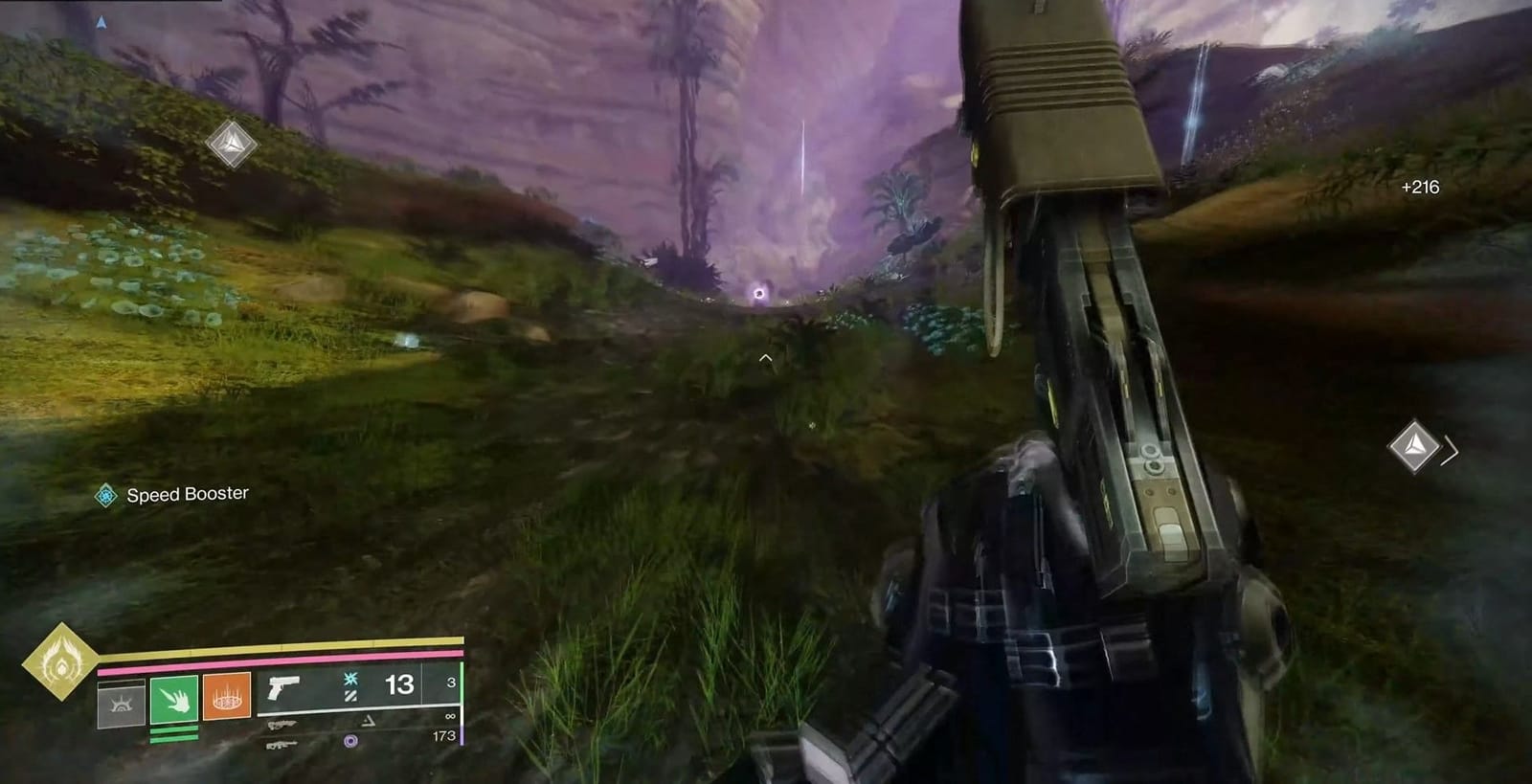Click the triangle element icon near infinity symbol
The height and width of the screenshot is (784, 1532).
tap(367, 722)
